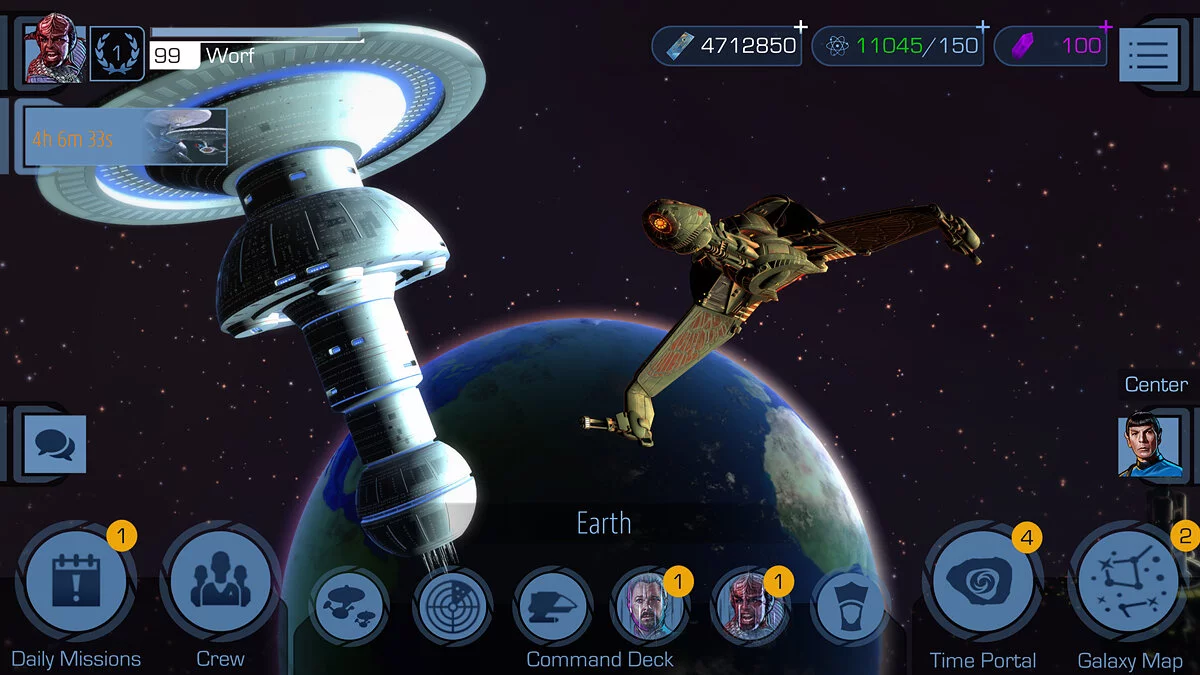This screenshot has height=675, width=1200.
Task: Open the shuttlecraft icon on Command Deck
Action: click(x=552, y=605)
